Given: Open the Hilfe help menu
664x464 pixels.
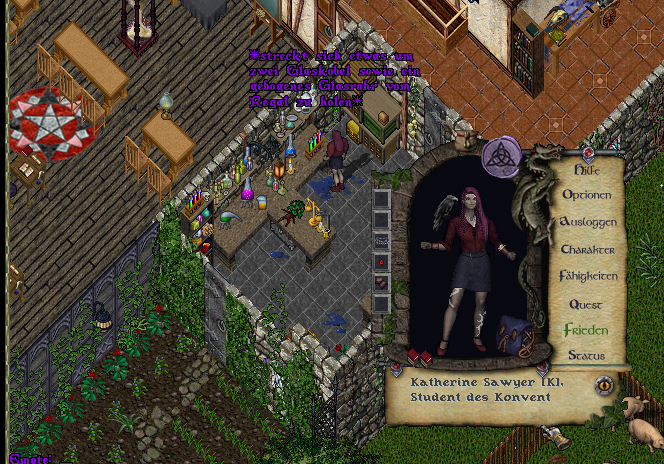Looking at the screenshot, I should [x=587, y=170].
